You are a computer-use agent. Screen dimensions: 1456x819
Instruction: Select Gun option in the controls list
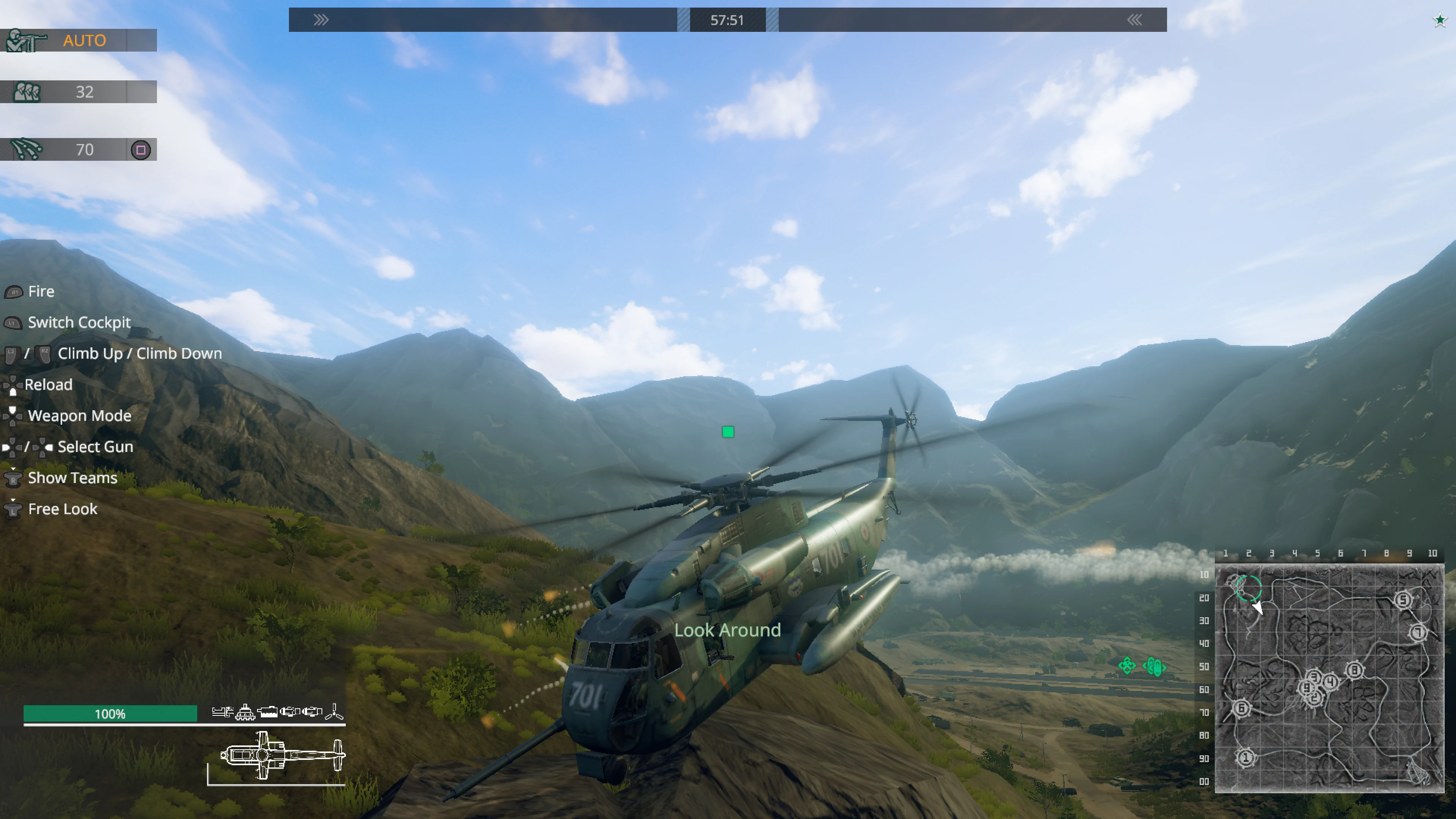pos(94,447)
